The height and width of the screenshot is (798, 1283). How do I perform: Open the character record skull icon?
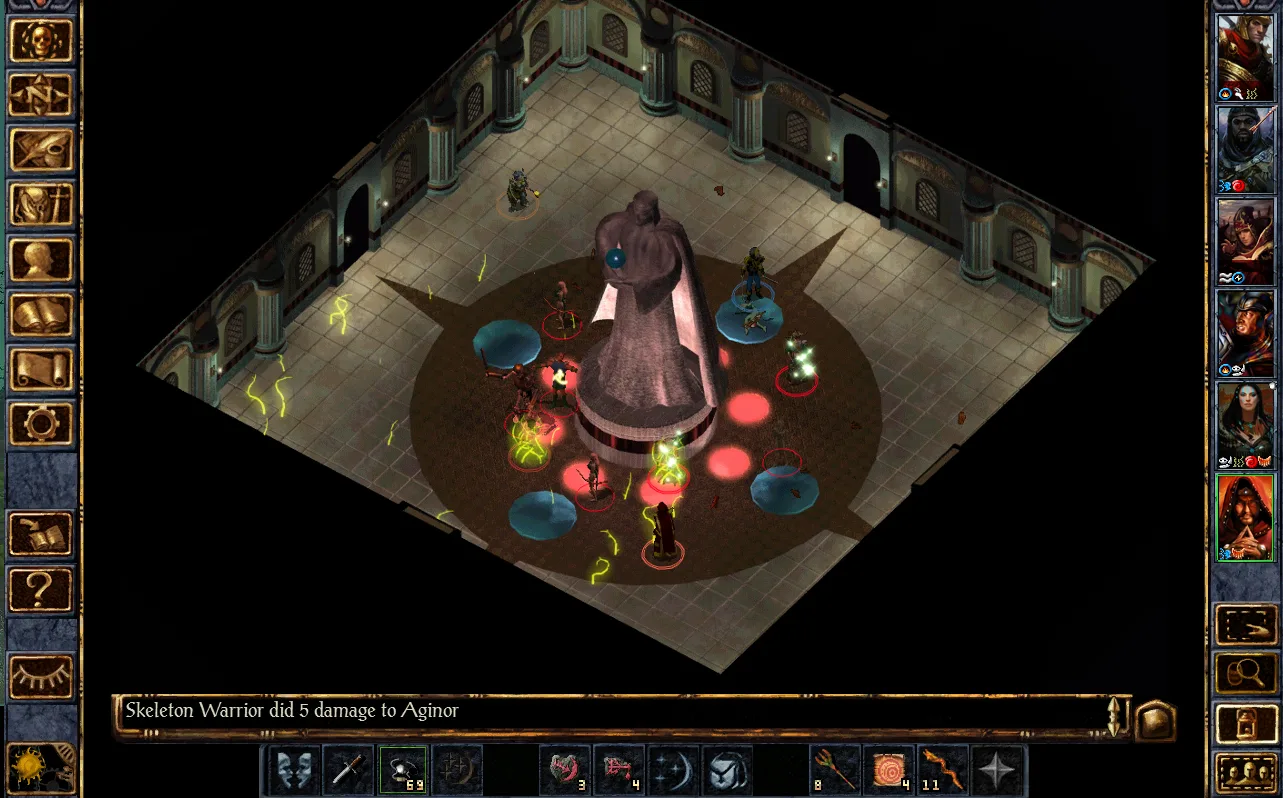41,41
